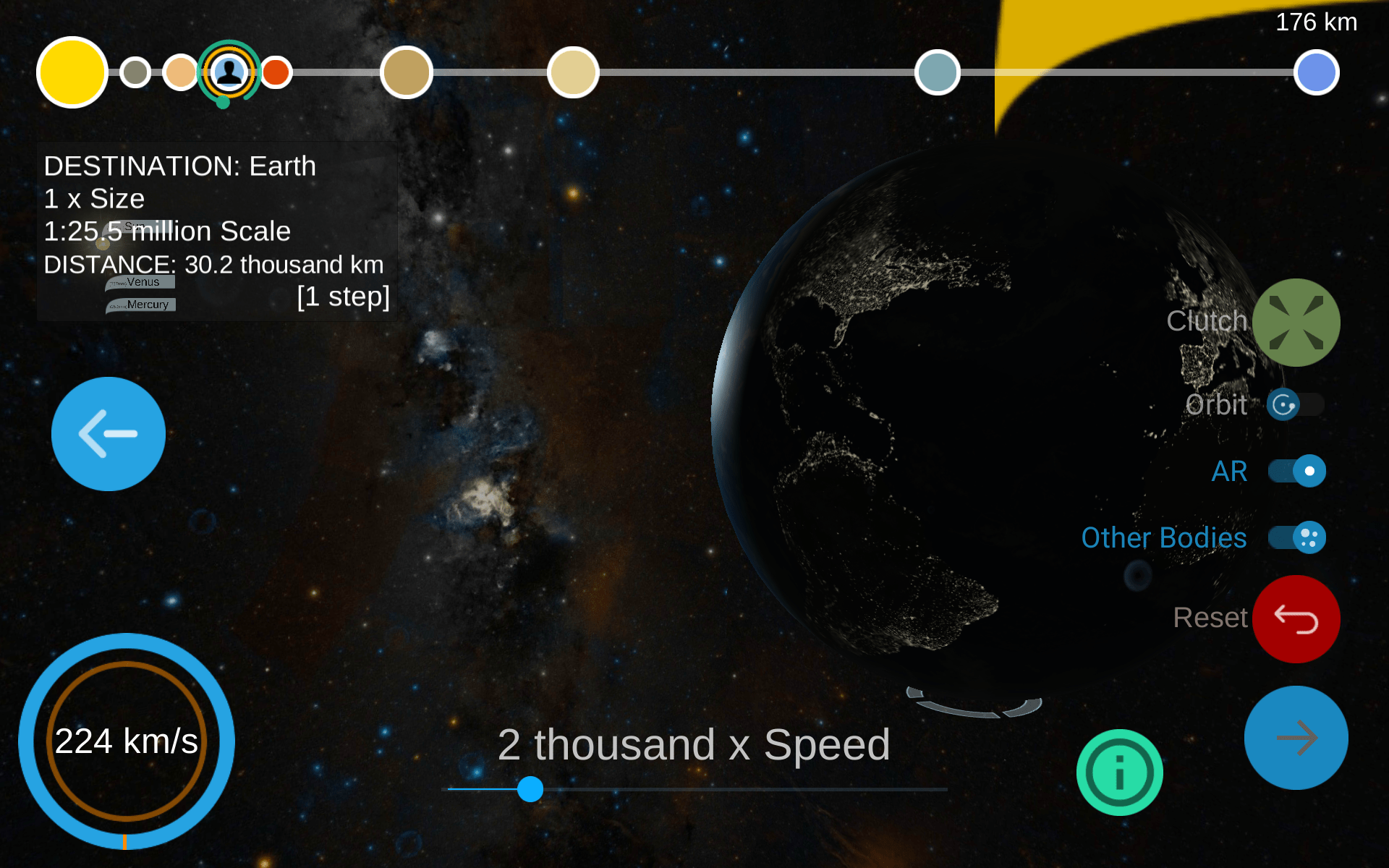Click the blue back arrow button
1389x868 pixels.
click(x=108, y=433)
